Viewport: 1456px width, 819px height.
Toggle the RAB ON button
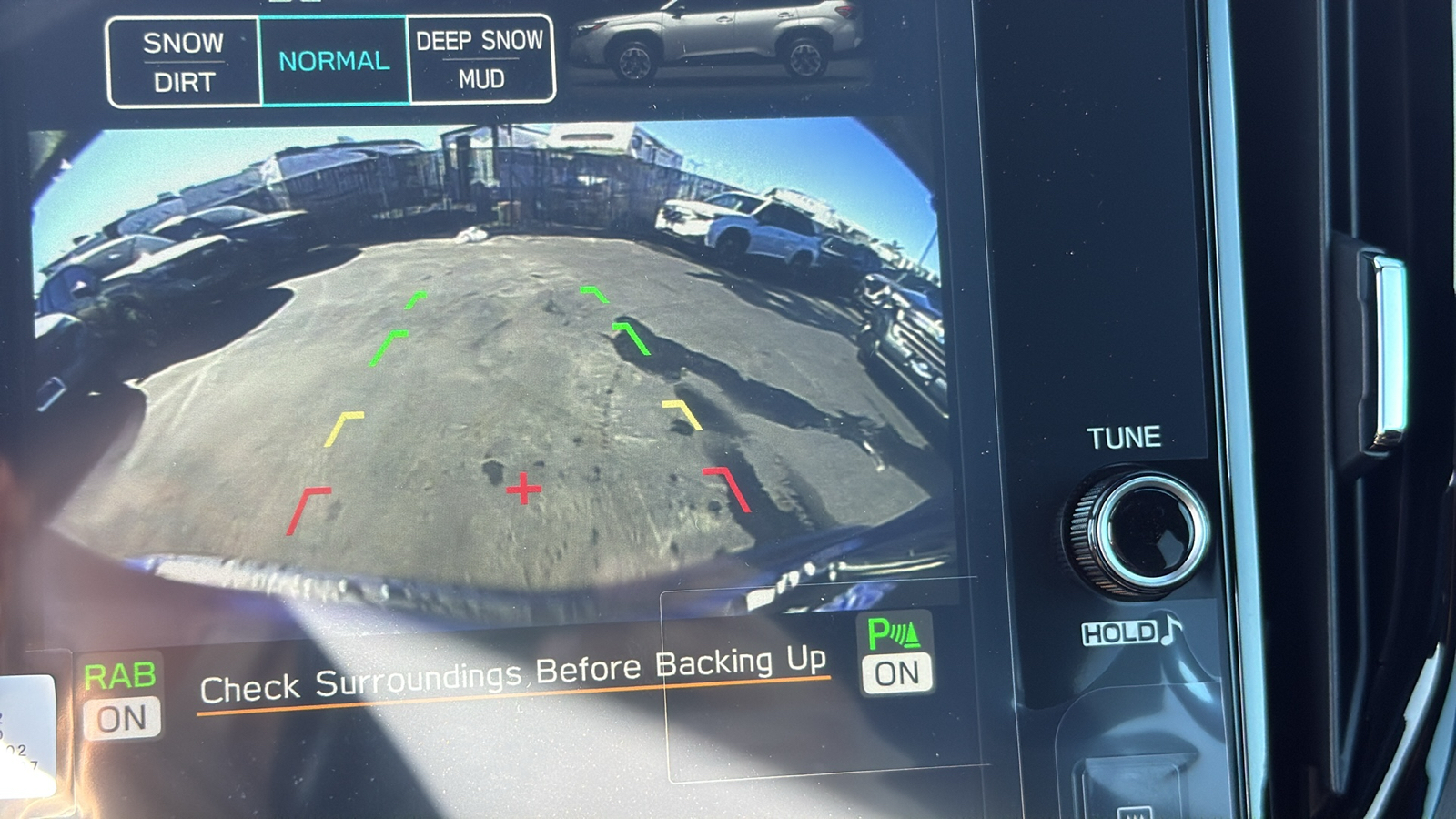click(121, 699)
